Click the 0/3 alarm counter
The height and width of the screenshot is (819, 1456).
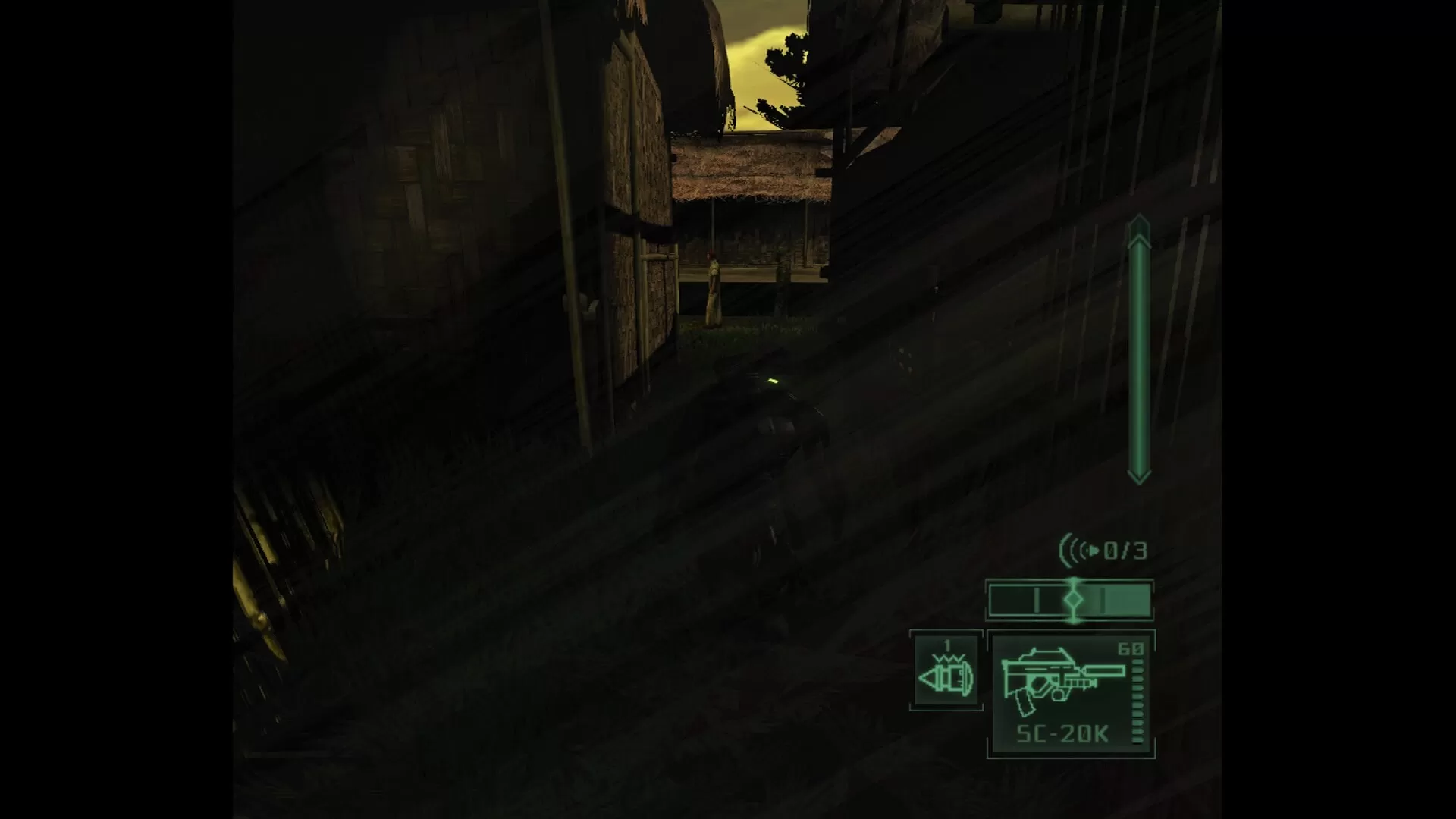1126,549
